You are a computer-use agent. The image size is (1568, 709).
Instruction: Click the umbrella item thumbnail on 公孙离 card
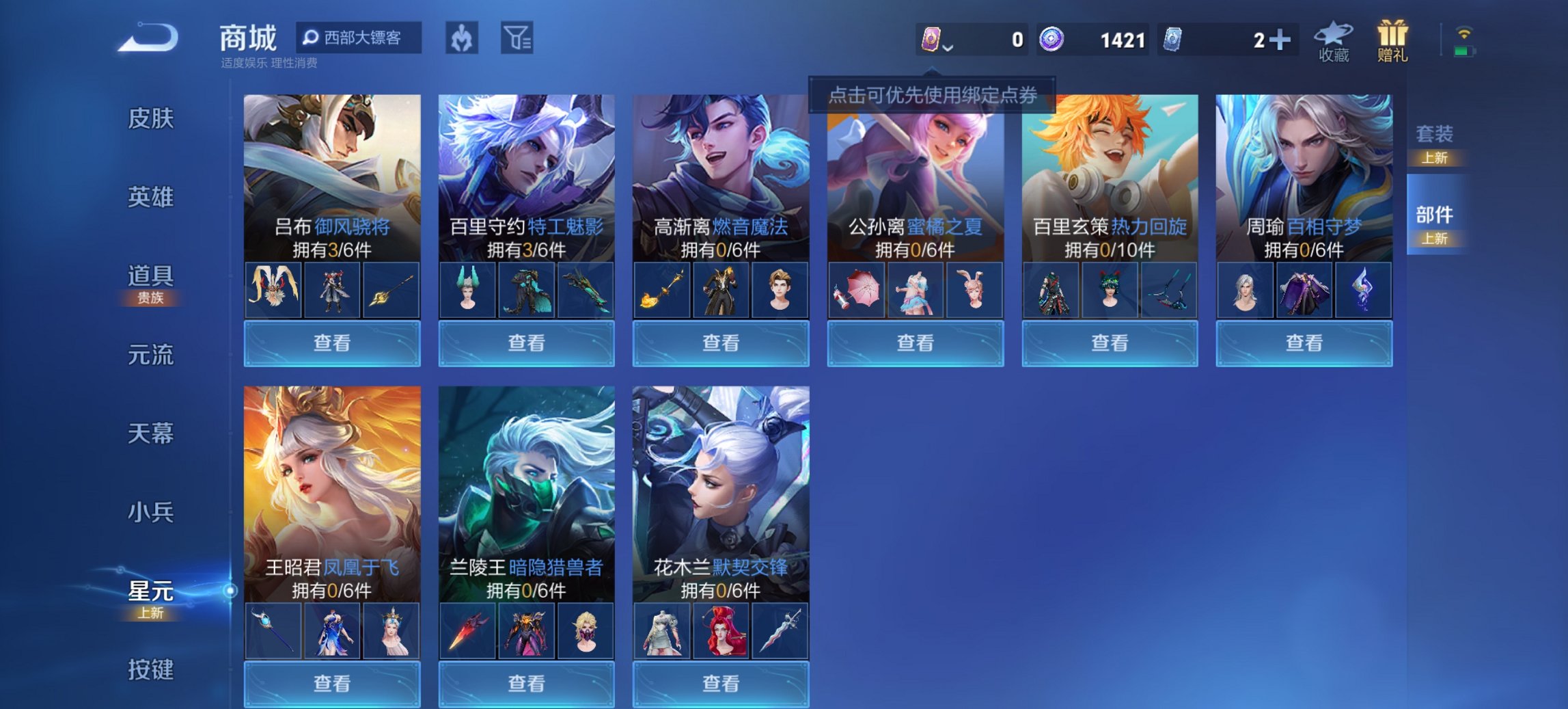tap(856, 289)
